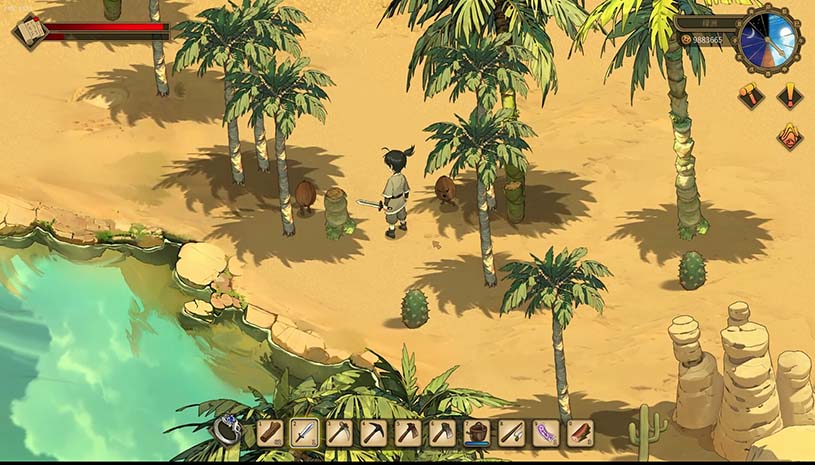Open the scroll journal icon
The image size is (815, 465).
point(29,31)
